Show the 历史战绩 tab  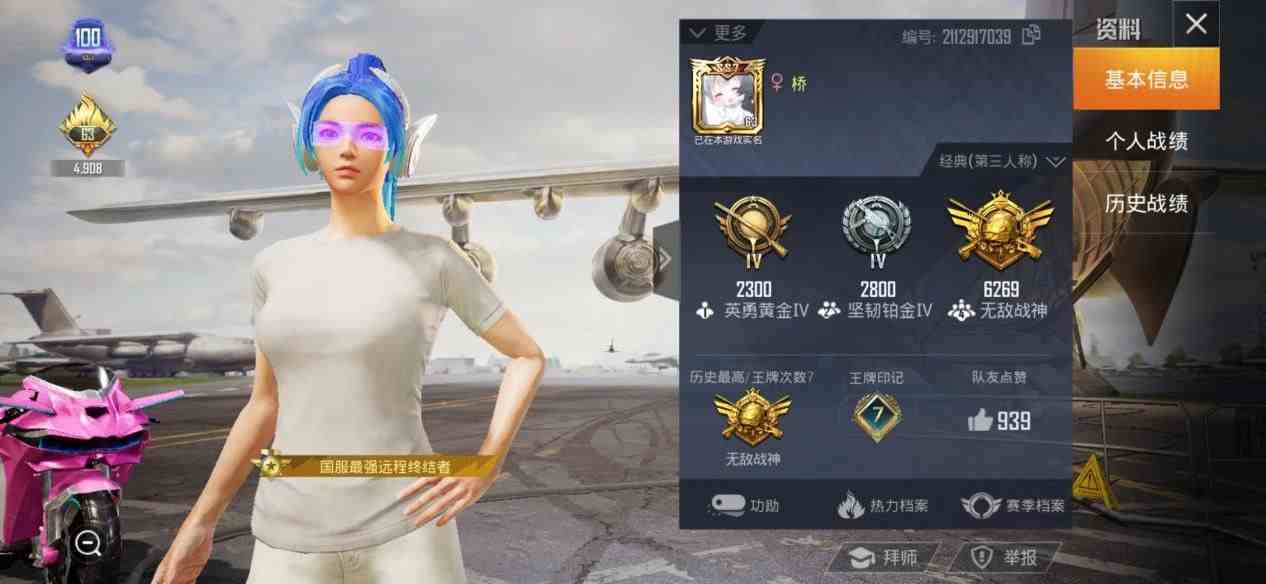(x=1146, y=204)
